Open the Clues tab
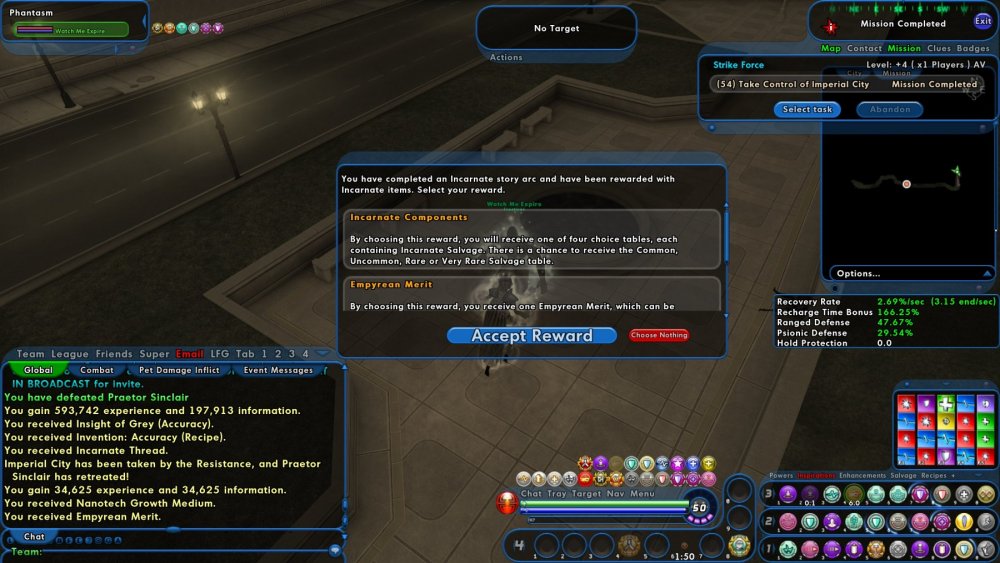This screenshot has width=1000, height=563. (x=939, y=48)
